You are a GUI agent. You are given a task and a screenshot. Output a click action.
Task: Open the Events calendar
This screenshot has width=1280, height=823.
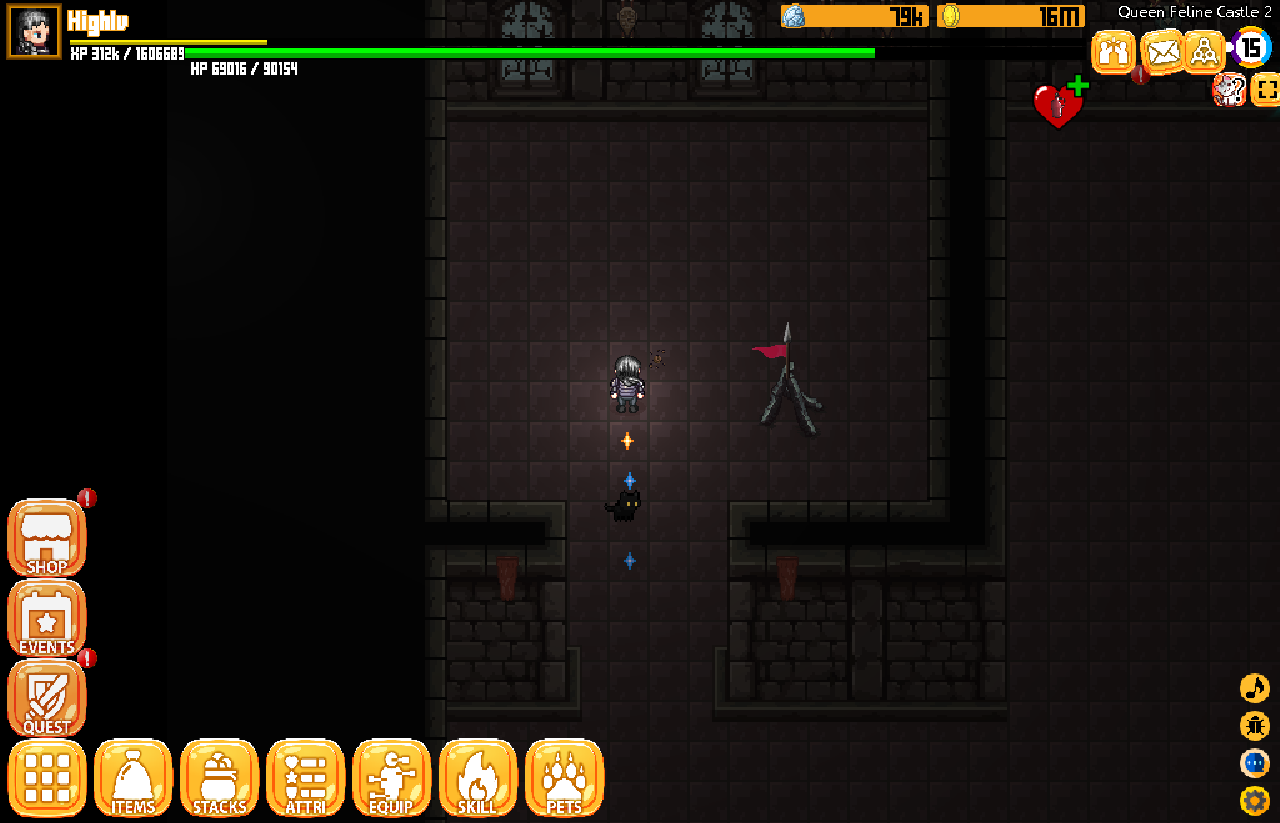click(x=47, y=619)
